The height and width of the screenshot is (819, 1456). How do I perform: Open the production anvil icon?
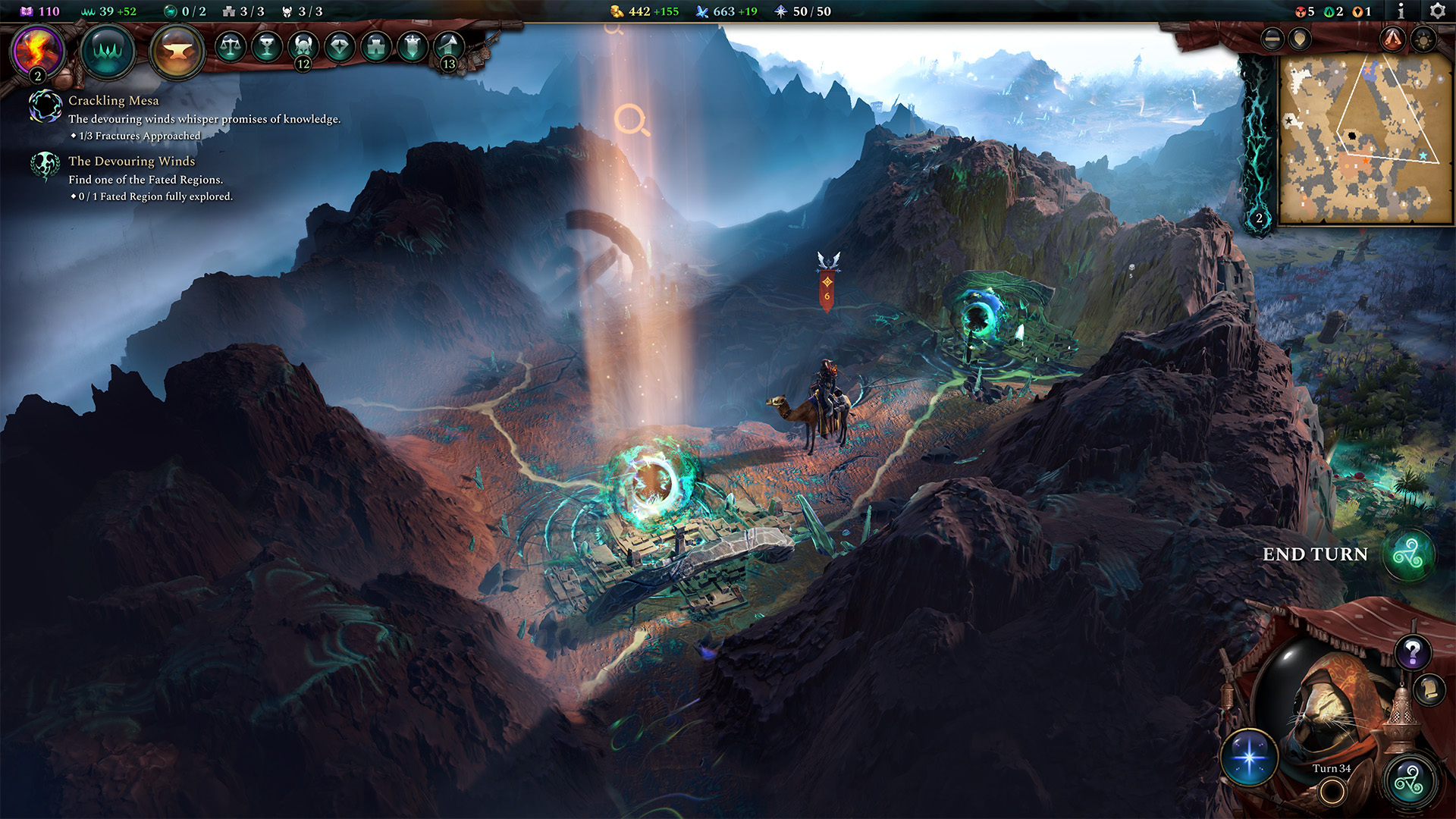pos(177,51)
